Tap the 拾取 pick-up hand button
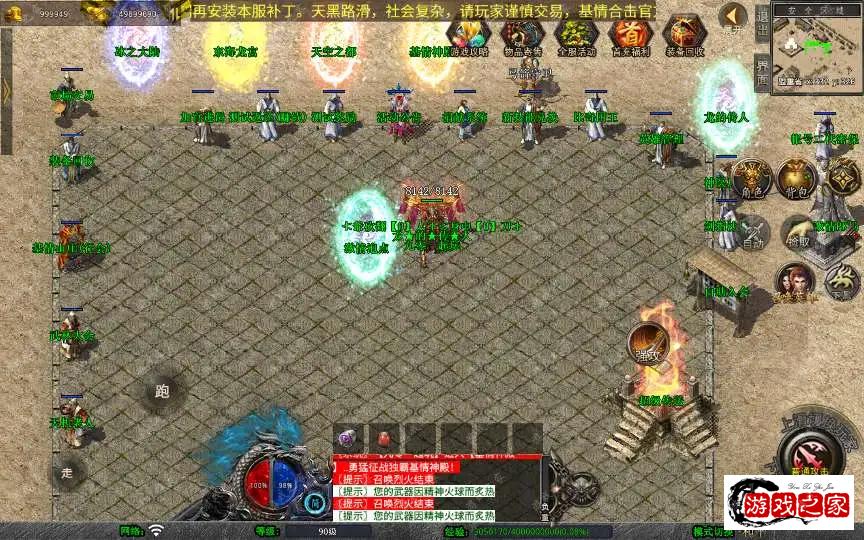 coord(798,232)
